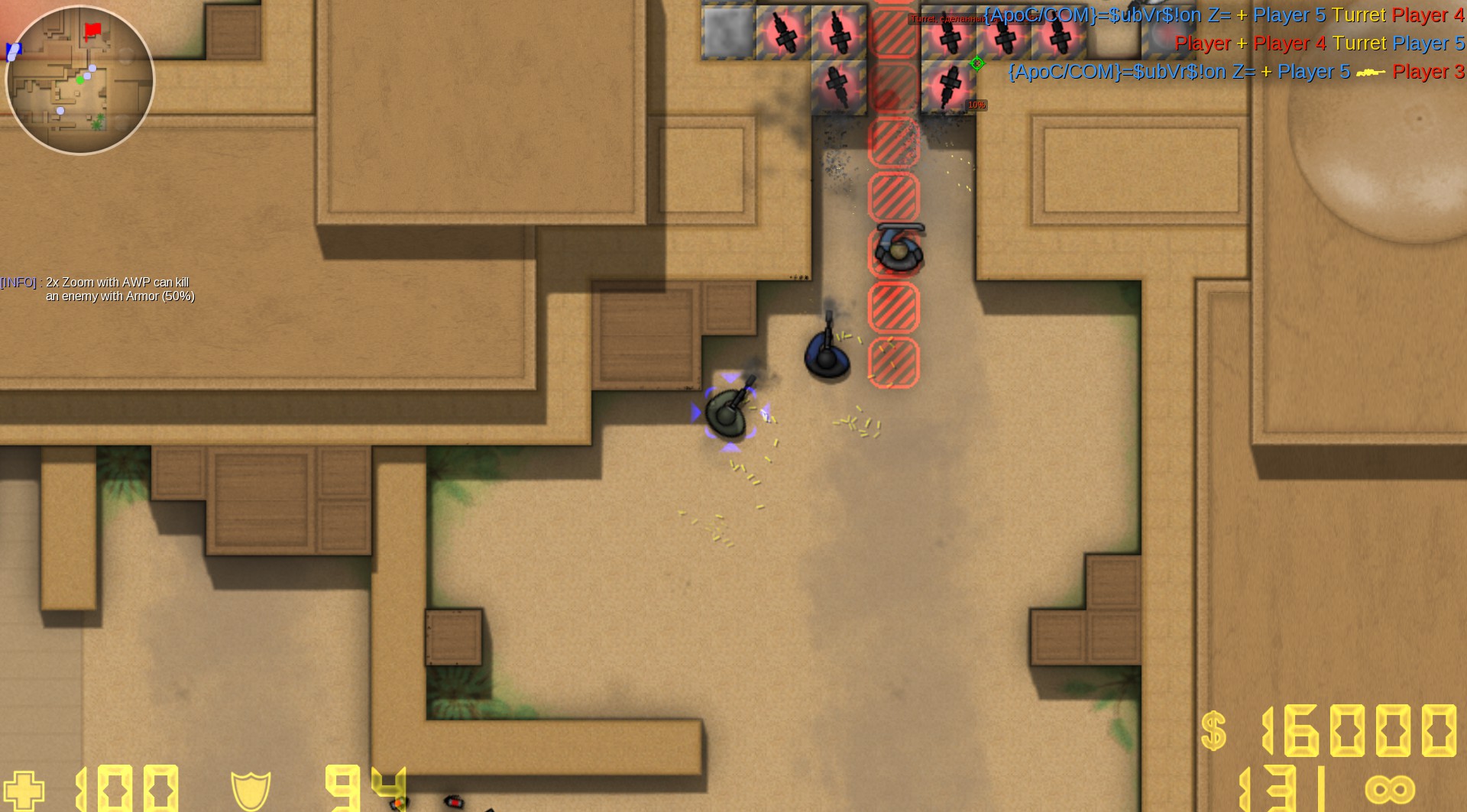
Task: Click the green diamond hit marker
Action: coord(977,64)
